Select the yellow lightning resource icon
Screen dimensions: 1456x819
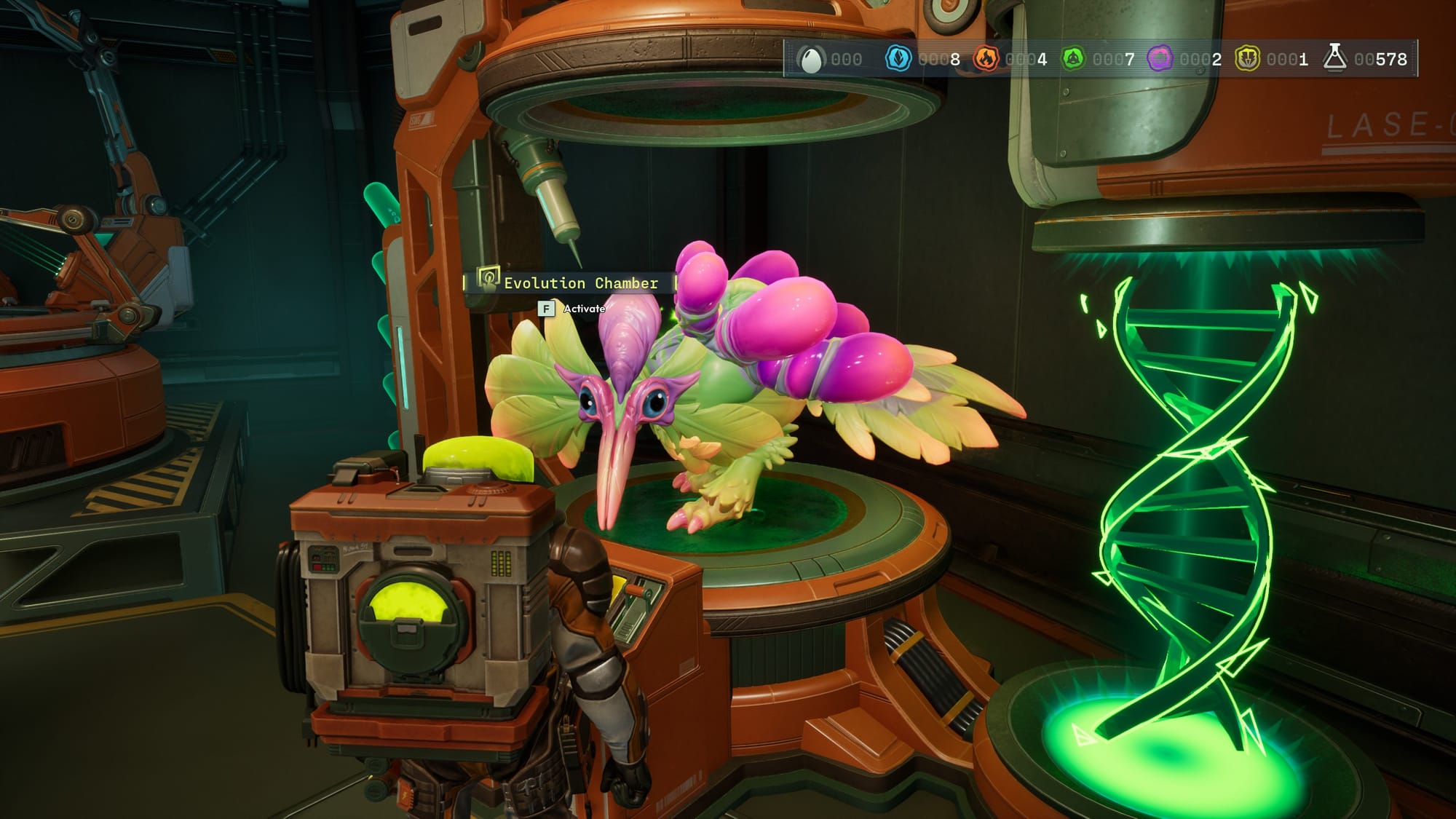tap(1247, 59)
